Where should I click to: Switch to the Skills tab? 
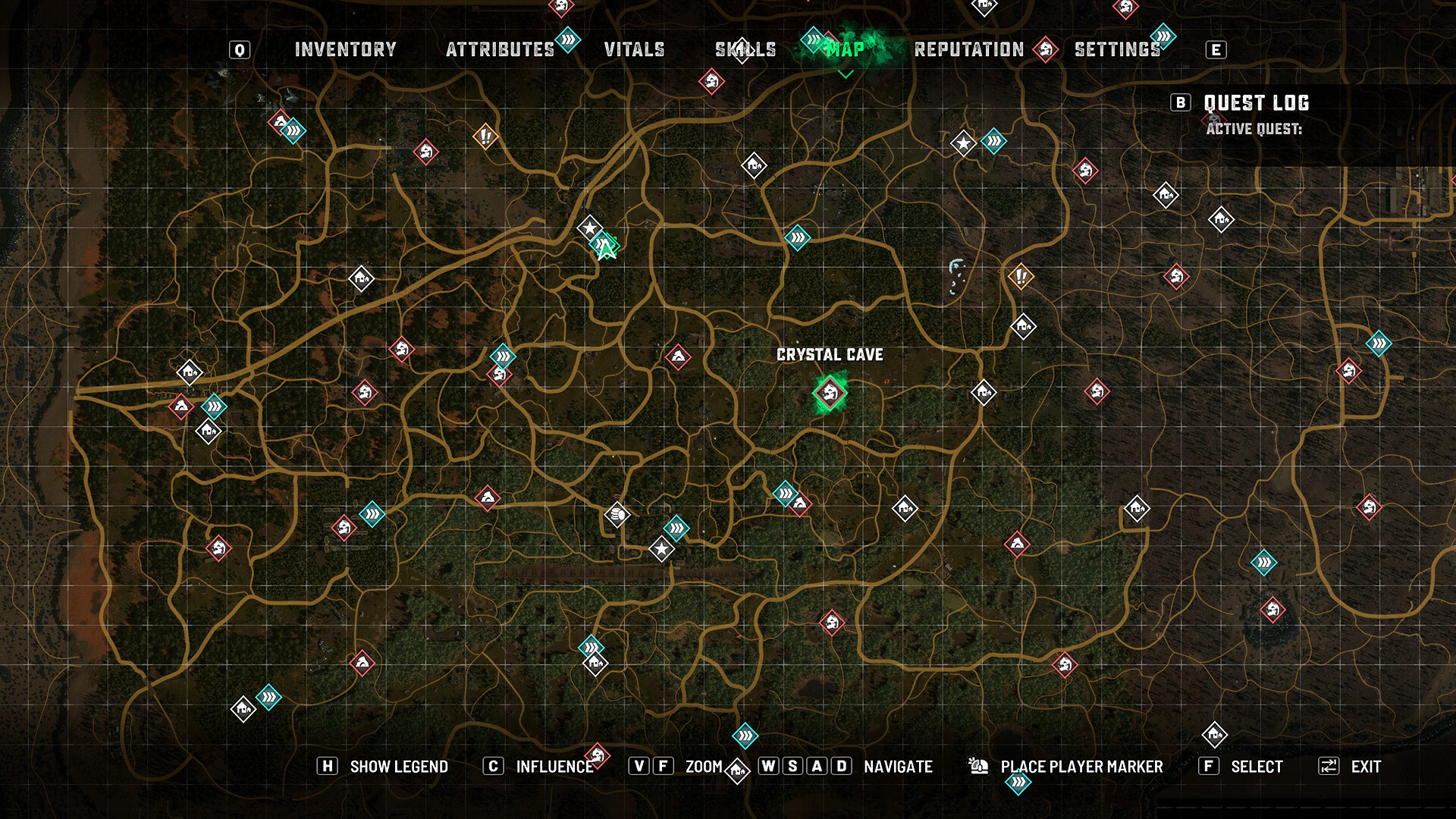745,50
